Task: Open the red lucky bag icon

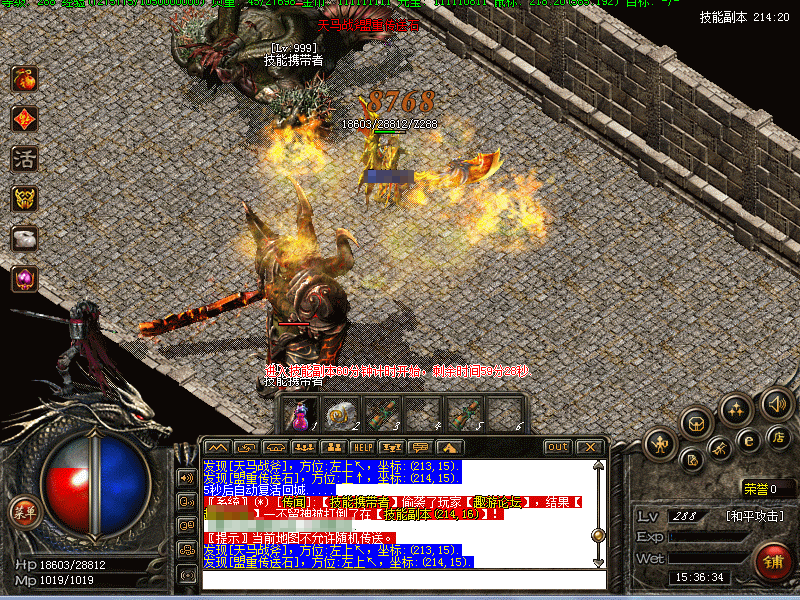Action: tap(24, 79)
